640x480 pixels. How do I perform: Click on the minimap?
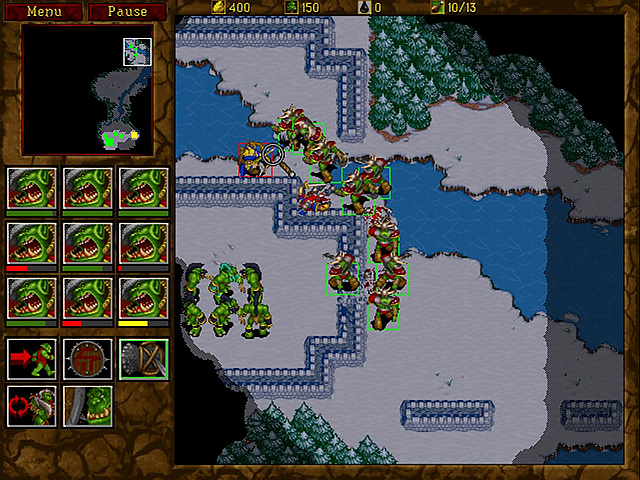tap(87, 91)
